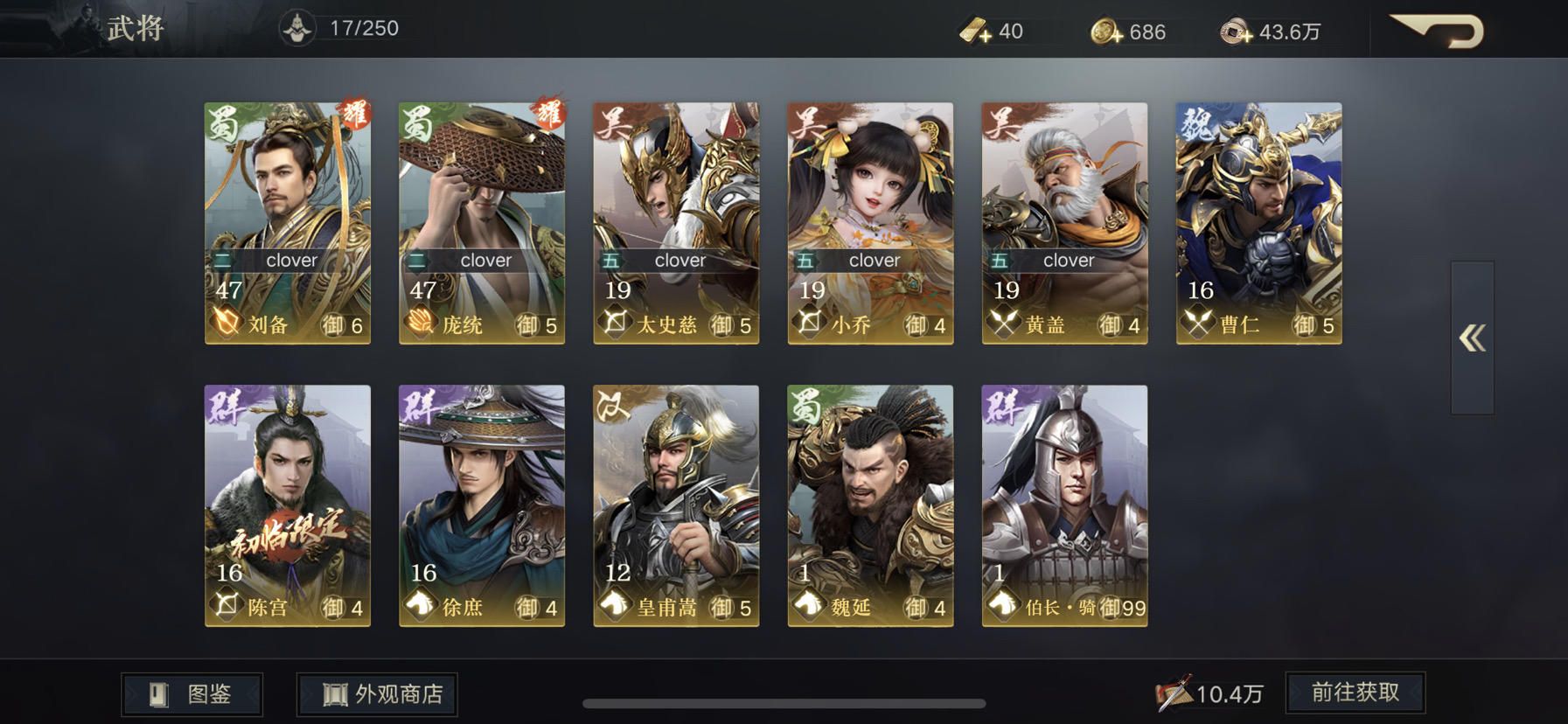Select the 伯长·骑 card with 御99
Screen dimensions: 1568x724
1064,507
